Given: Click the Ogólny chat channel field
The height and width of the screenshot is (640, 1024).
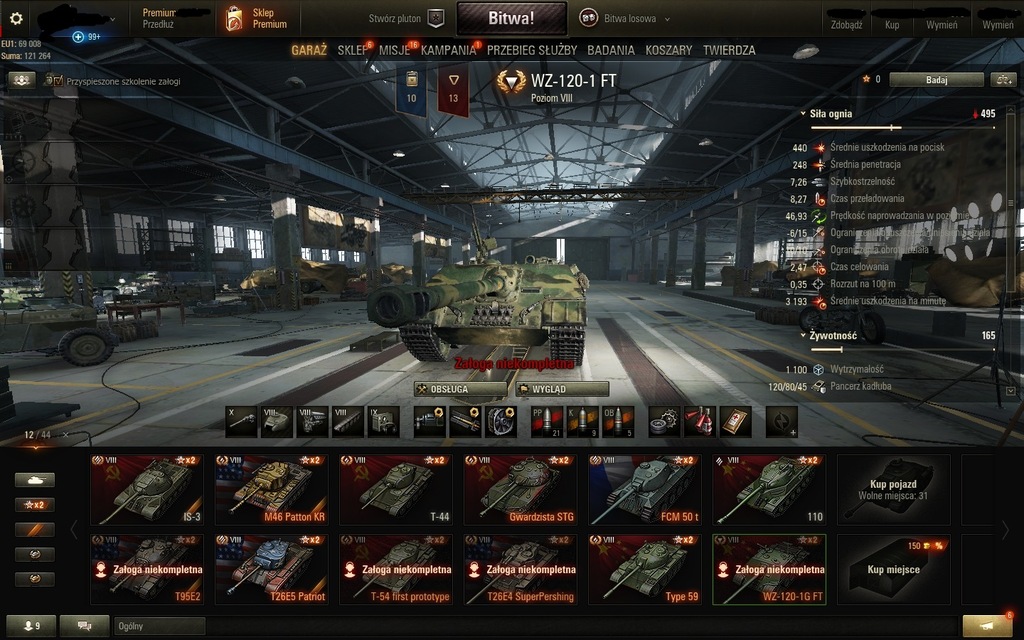Looking at the screenshot, I should coord(159,626).
